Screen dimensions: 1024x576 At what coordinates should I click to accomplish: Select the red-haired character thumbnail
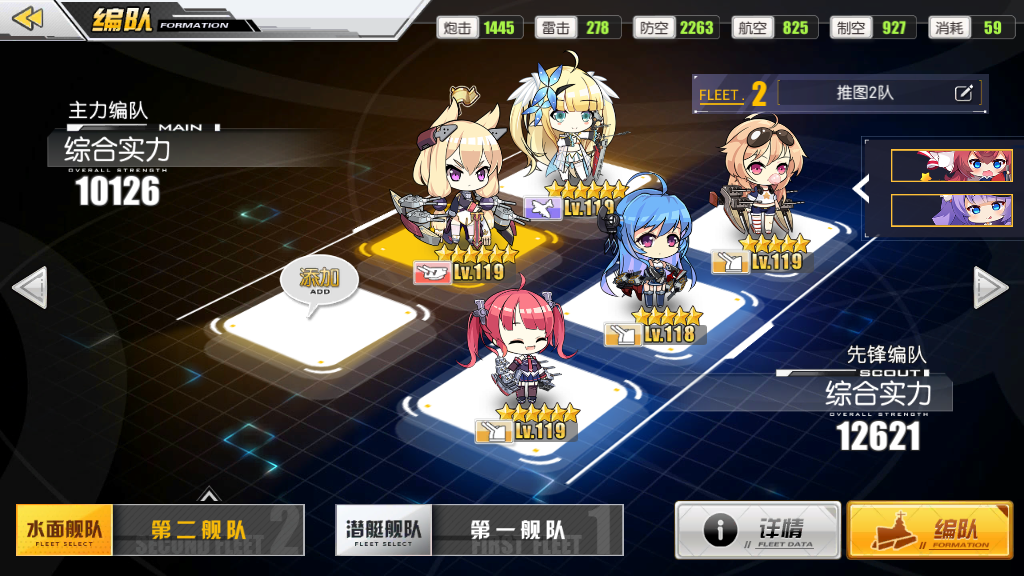(x=937, y=166)
